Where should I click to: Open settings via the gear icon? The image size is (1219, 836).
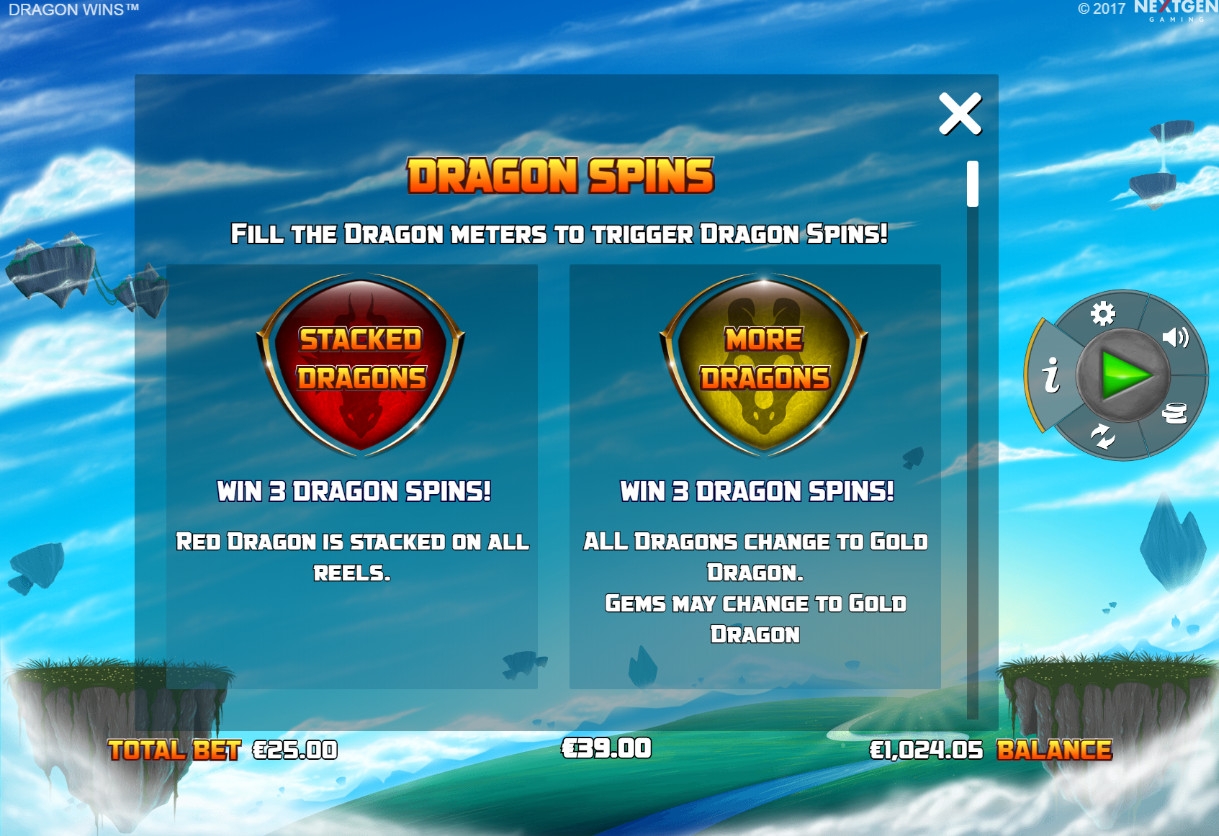click(x=1103, y=315)
